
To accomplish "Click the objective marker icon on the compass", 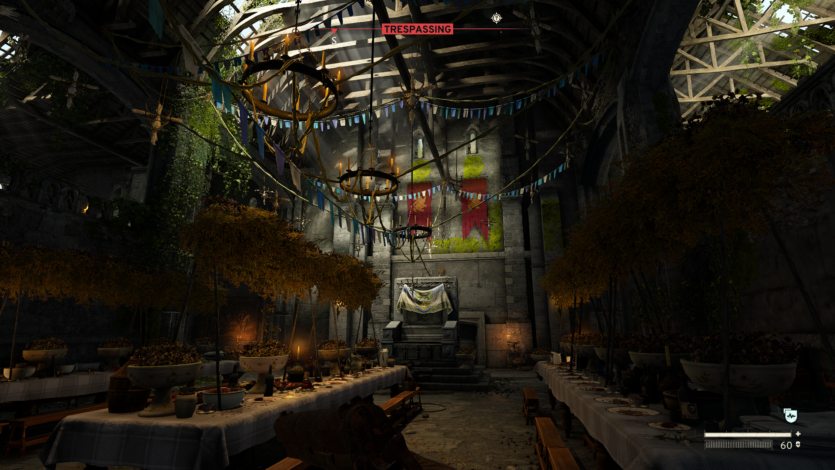I will click(x=496, y=17).
